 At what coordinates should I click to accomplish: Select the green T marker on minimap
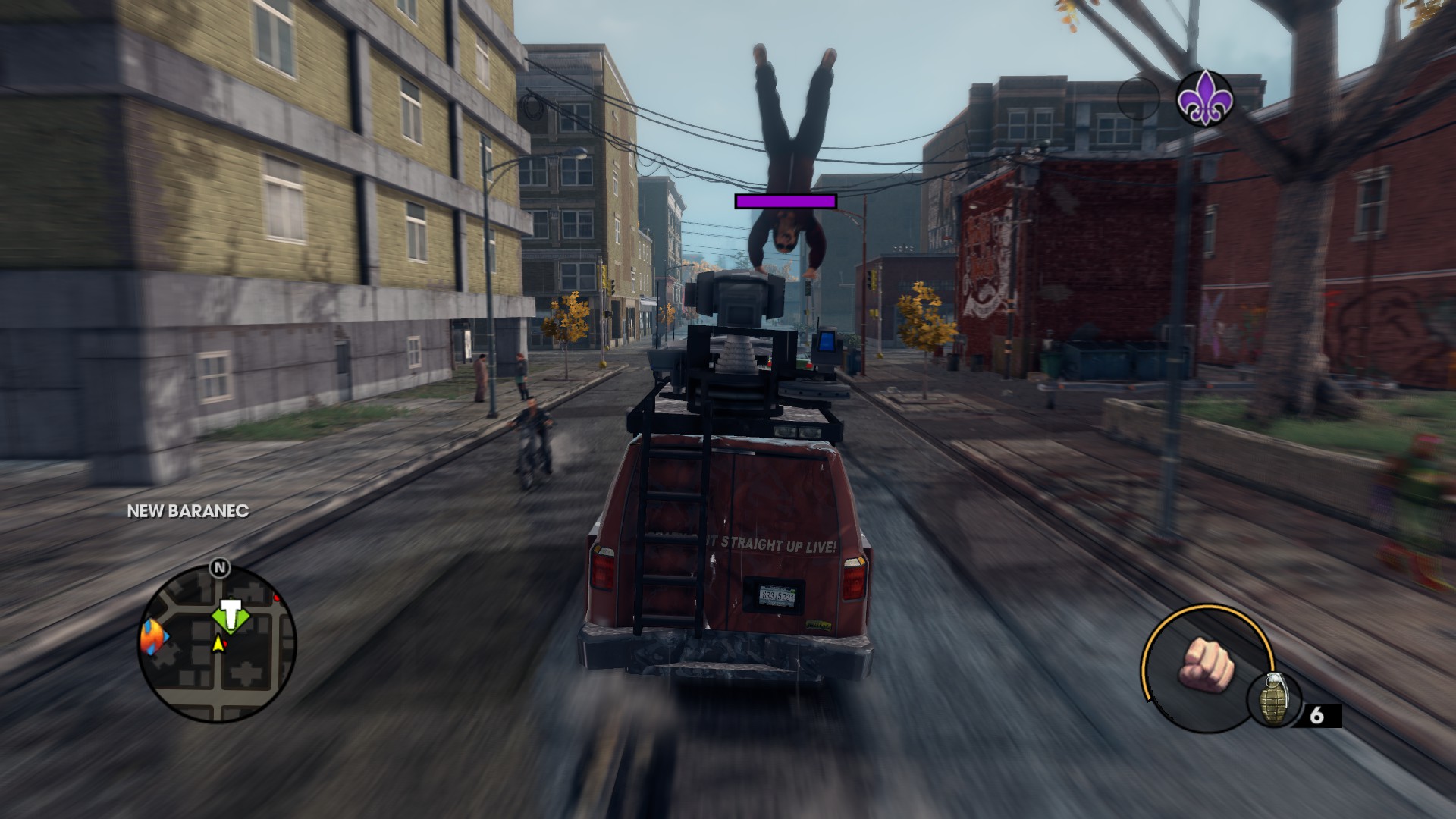coord(231,614)
